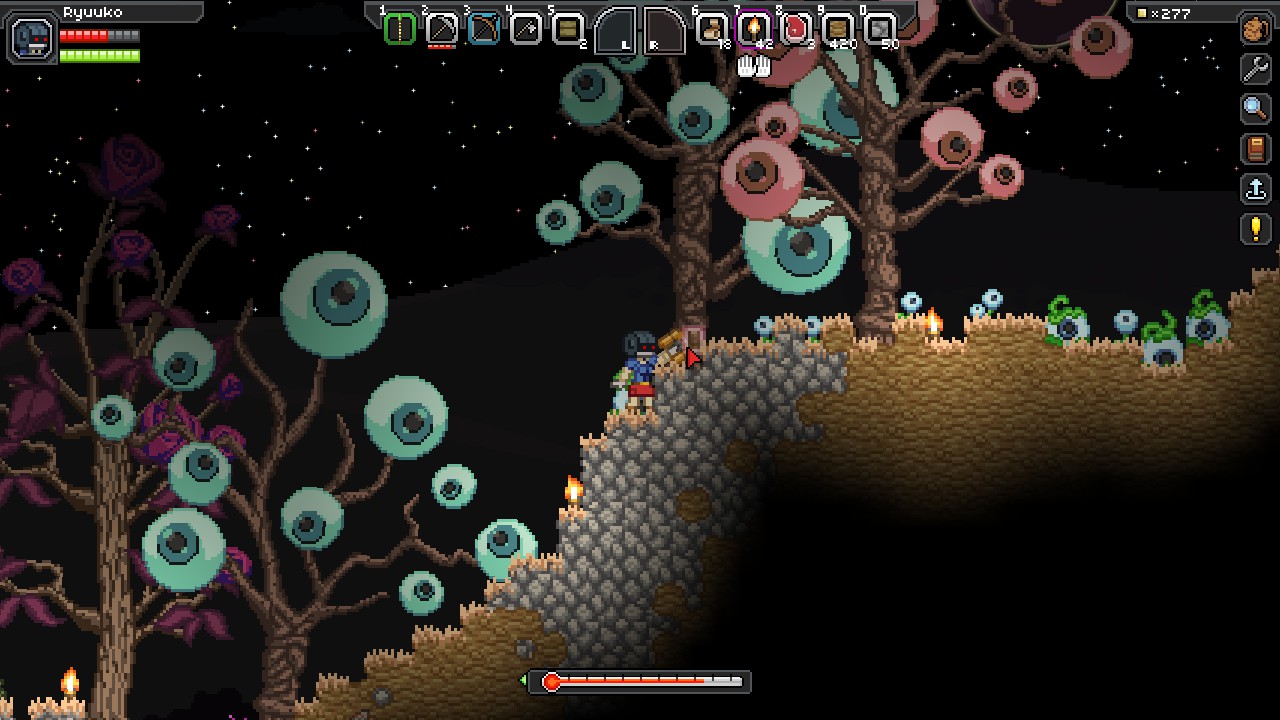Open the backpack inventory
This screenshot has width=1280, height=720.
[1255, 29]
